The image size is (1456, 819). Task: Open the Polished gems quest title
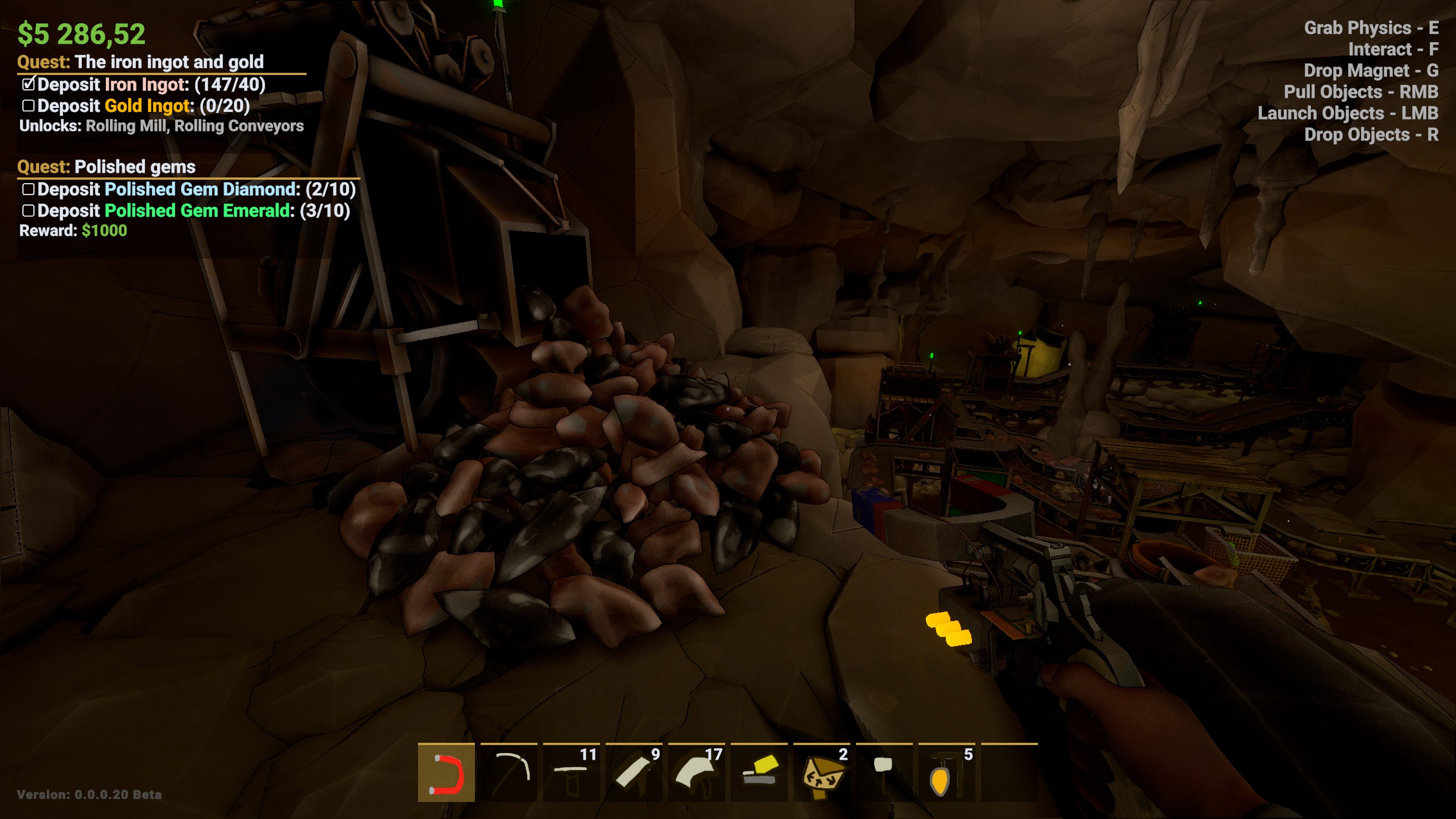[135, 167]
